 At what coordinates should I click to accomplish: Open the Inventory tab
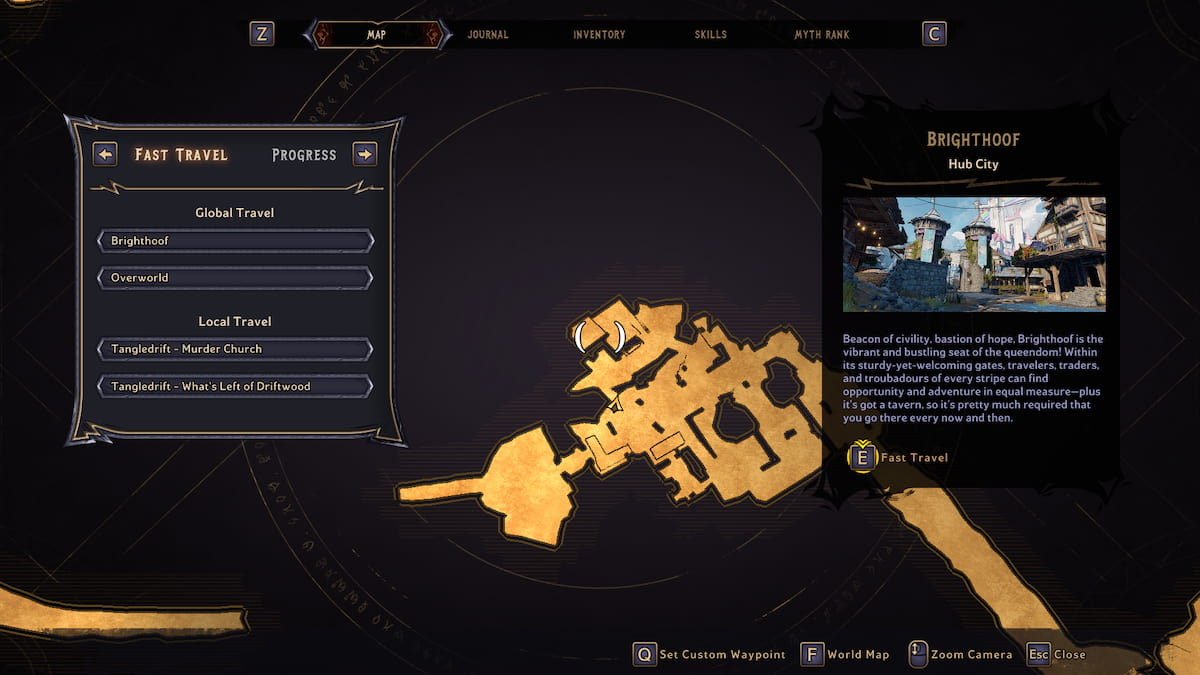pyautogui.click(x=599, y=34)
